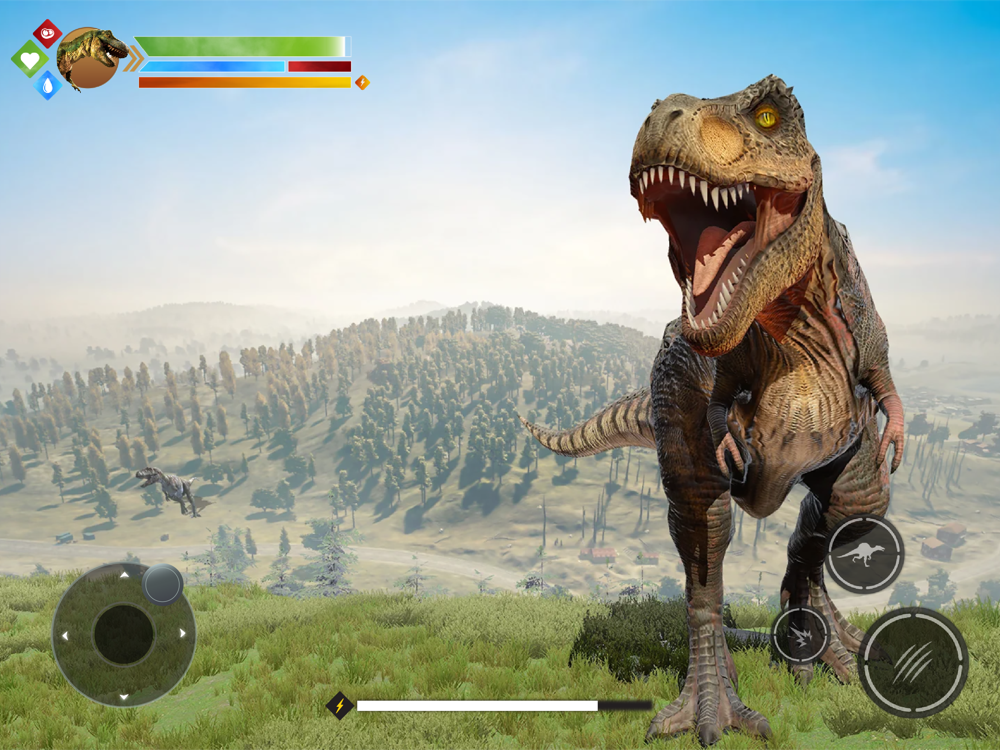Tap the dinosaur silhouette ability button
This screenshot has width=1000, height=750.
[864, 554]
